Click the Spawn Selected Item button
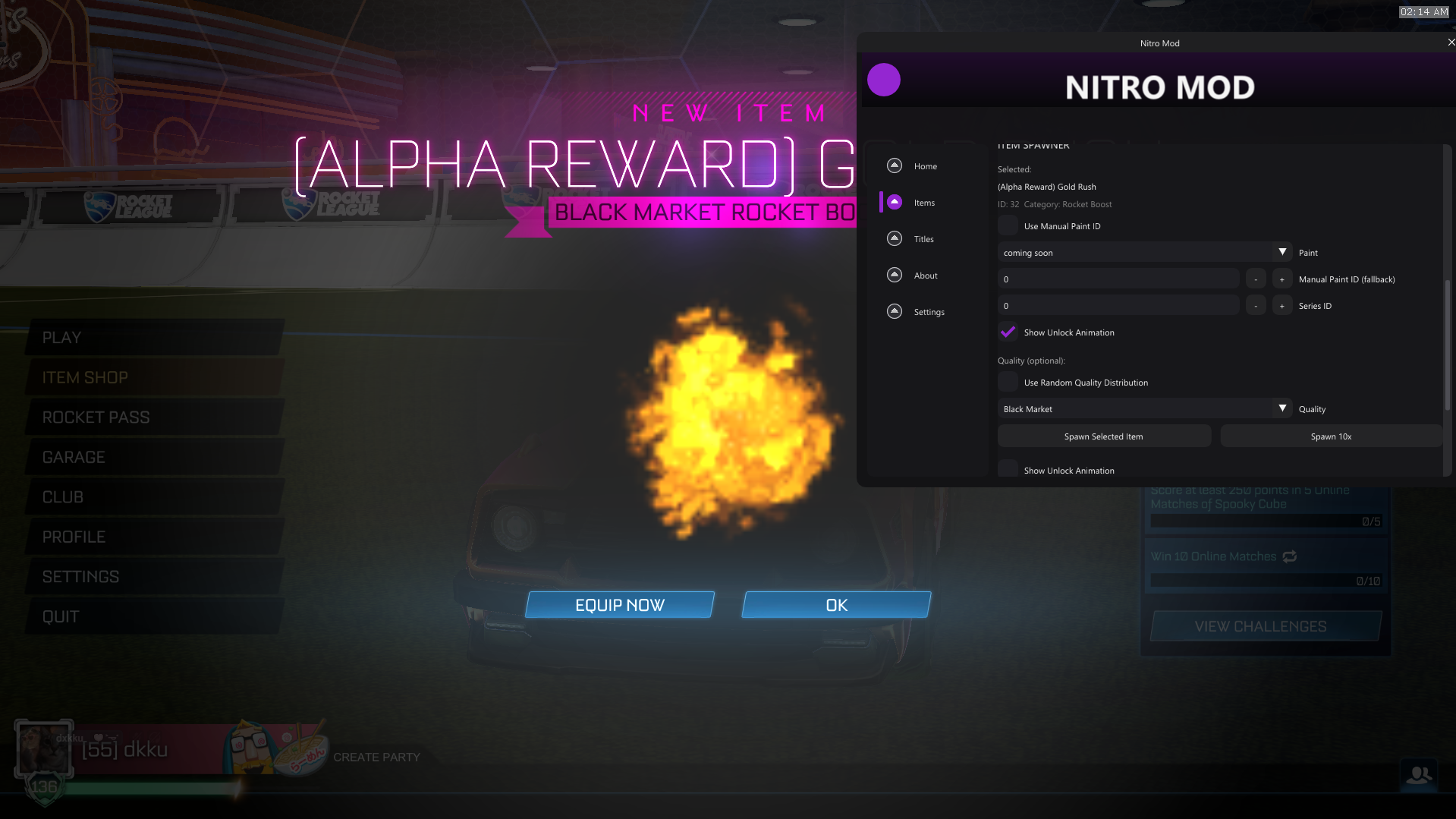This screenshot has height=819, width=1456. pos(1103,436)
